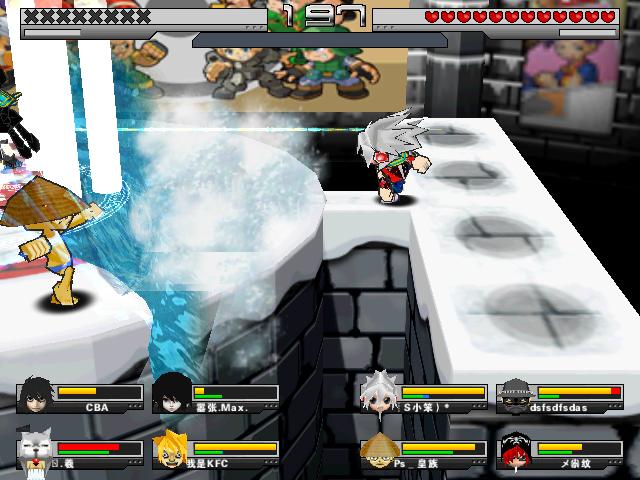Pick the white spiky-haired player portrait
Screen dimensions: 640x480
coord(380,396)
